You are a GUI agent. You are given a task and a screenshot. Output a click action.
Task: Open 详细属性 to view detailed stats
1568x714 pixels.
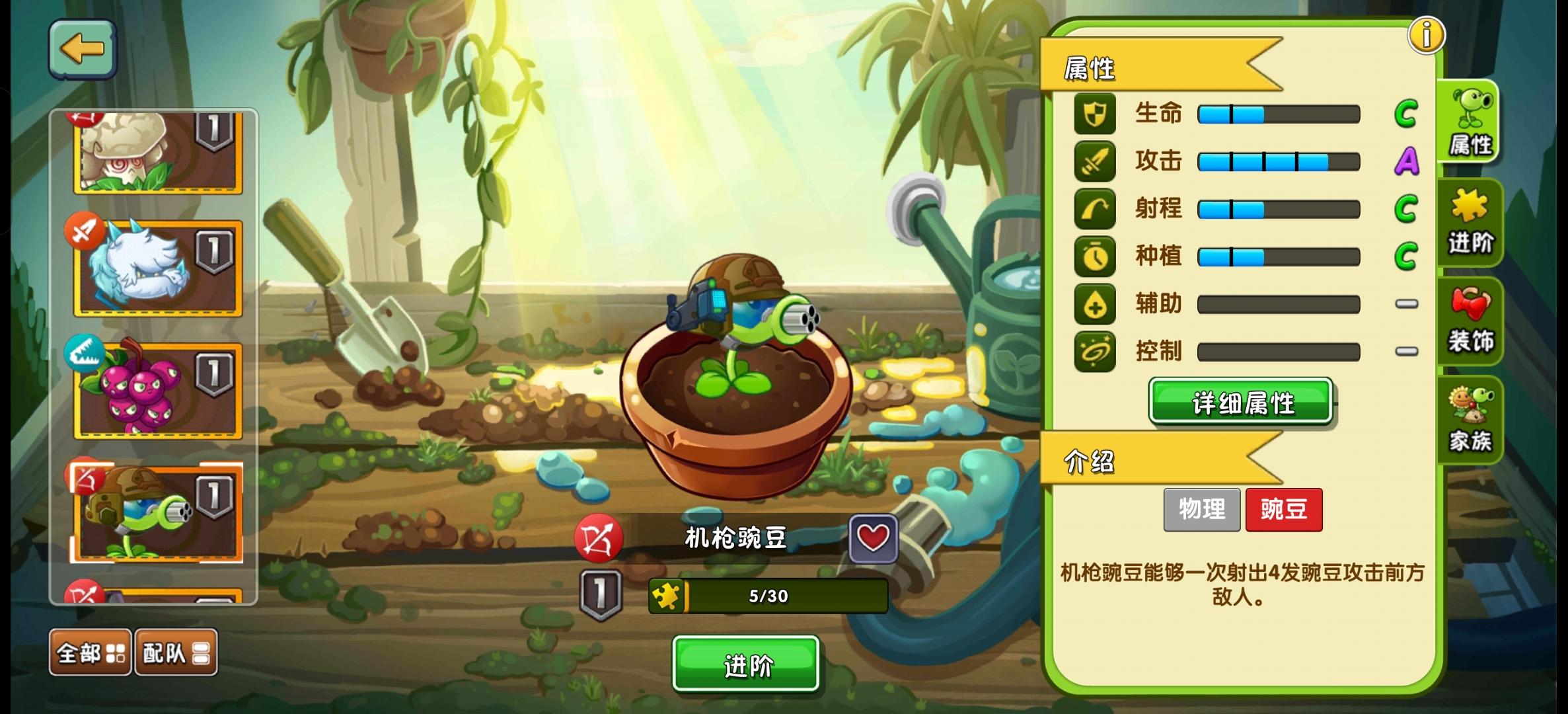tap(1241, 403)
